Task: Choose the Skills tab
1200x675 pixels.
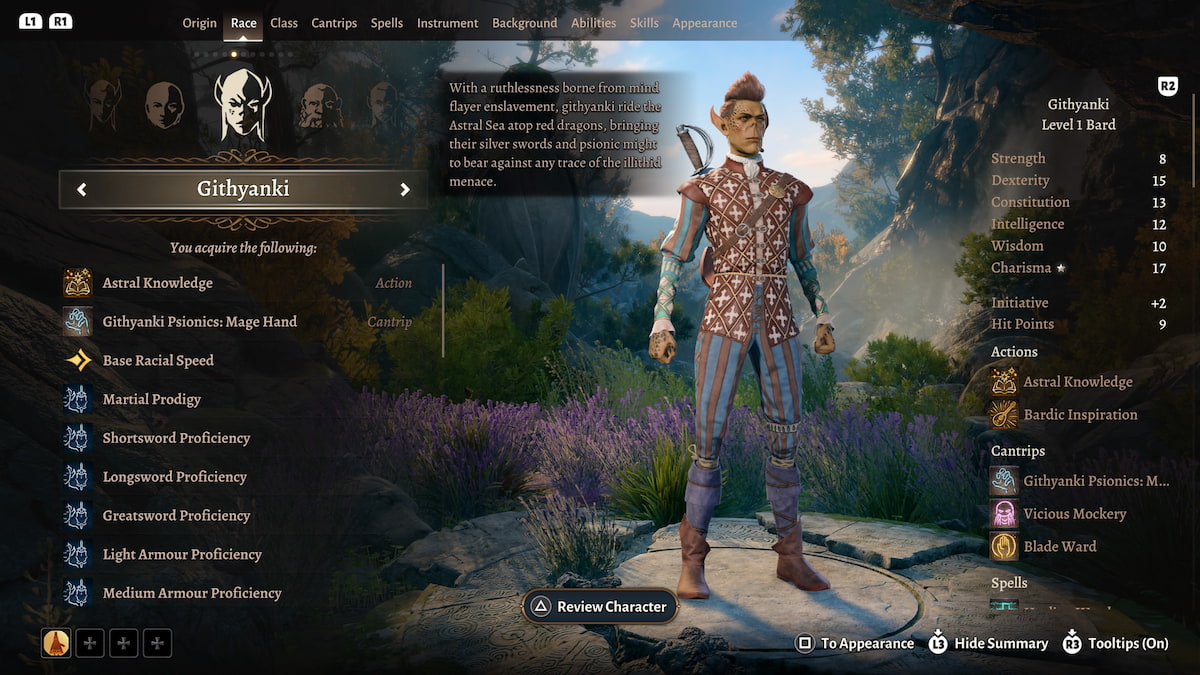Action: point(644,23)
